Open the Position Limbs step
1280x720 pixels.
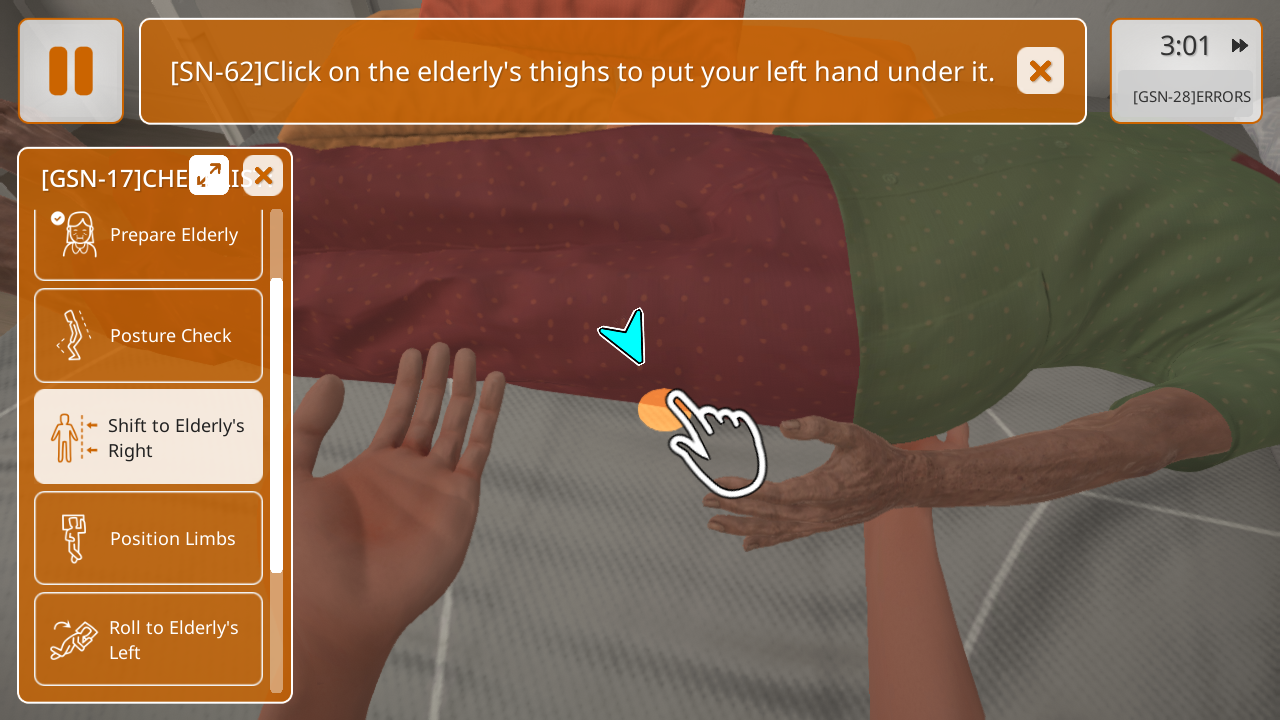tap(148, 538)
